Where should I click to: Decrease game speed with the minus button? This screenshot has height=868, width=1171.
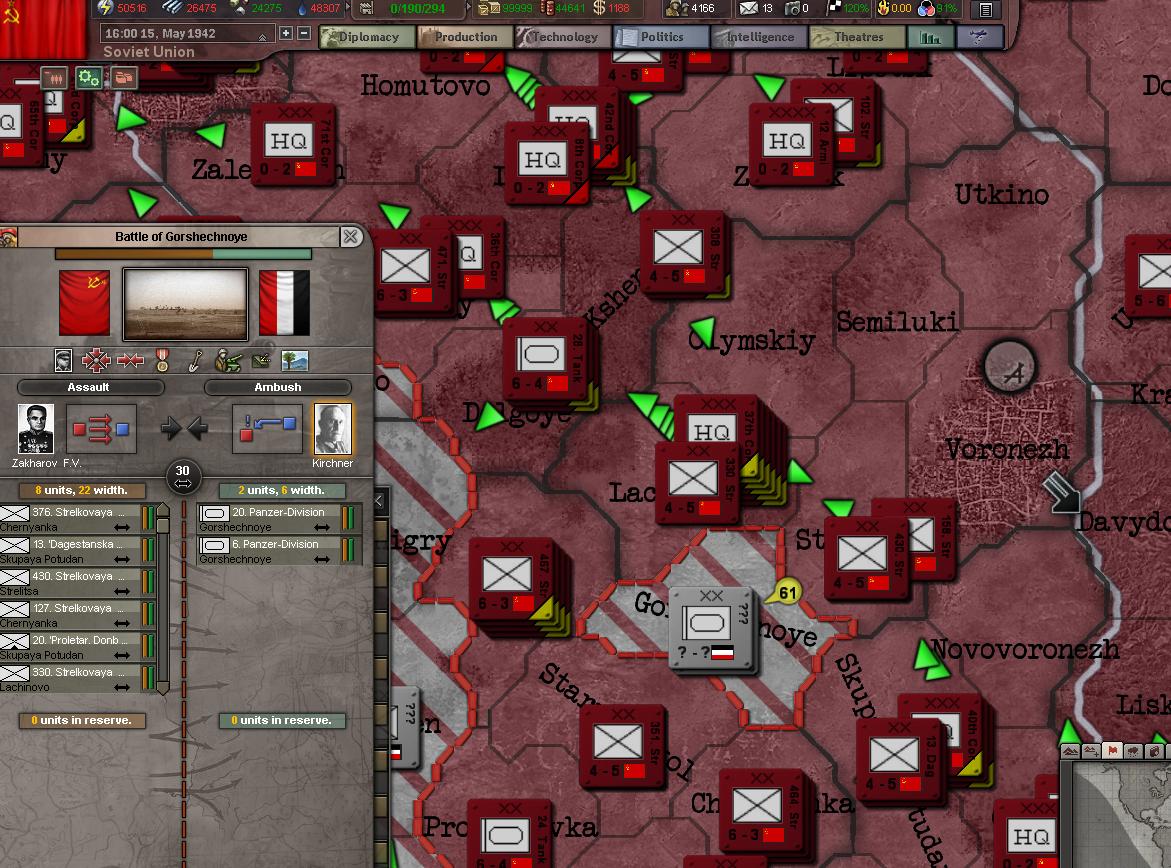[304, 33]
